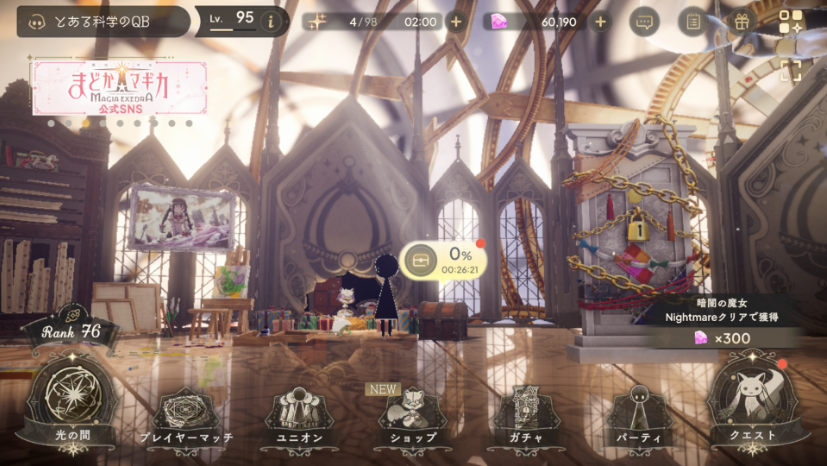Open the ガチャ gacha menu
This screenshot has height=466, width=827.
523,417
